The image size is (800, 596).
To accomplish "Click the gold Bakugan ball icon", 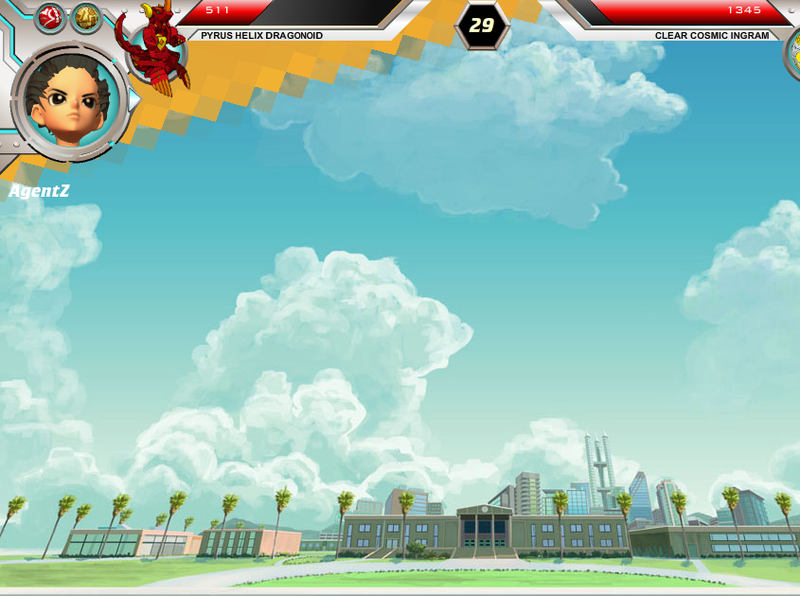I will (86, 17).
